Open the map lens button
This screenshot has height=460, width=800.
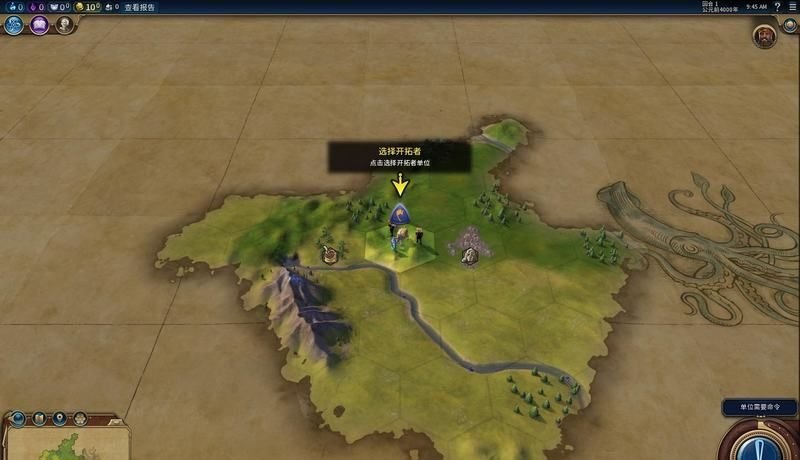pyautogui.click(x=39, y=417)
